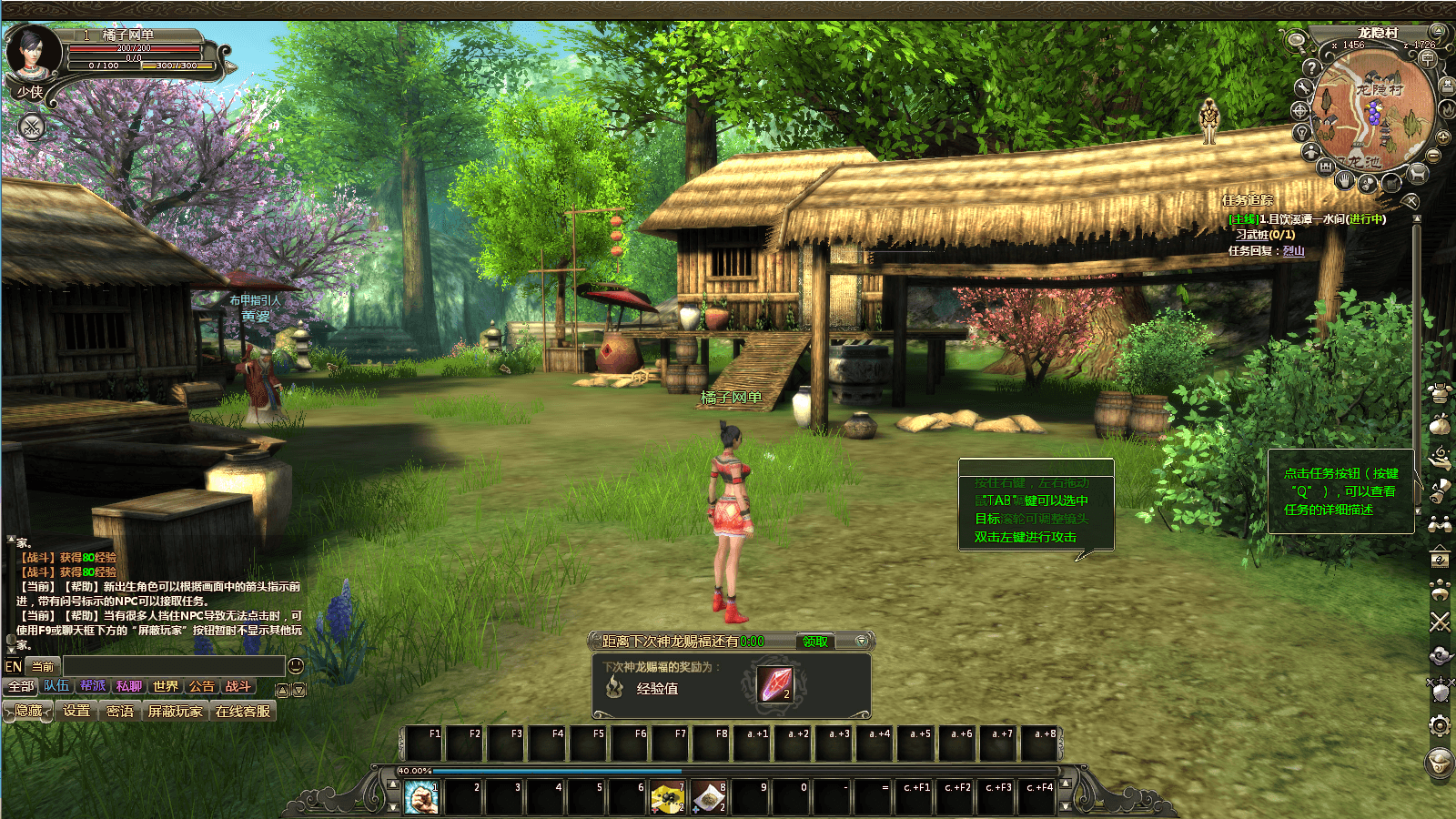Open the minimap question mark help
This screenshot has height=819, width=1456.
pos(1311,67)
